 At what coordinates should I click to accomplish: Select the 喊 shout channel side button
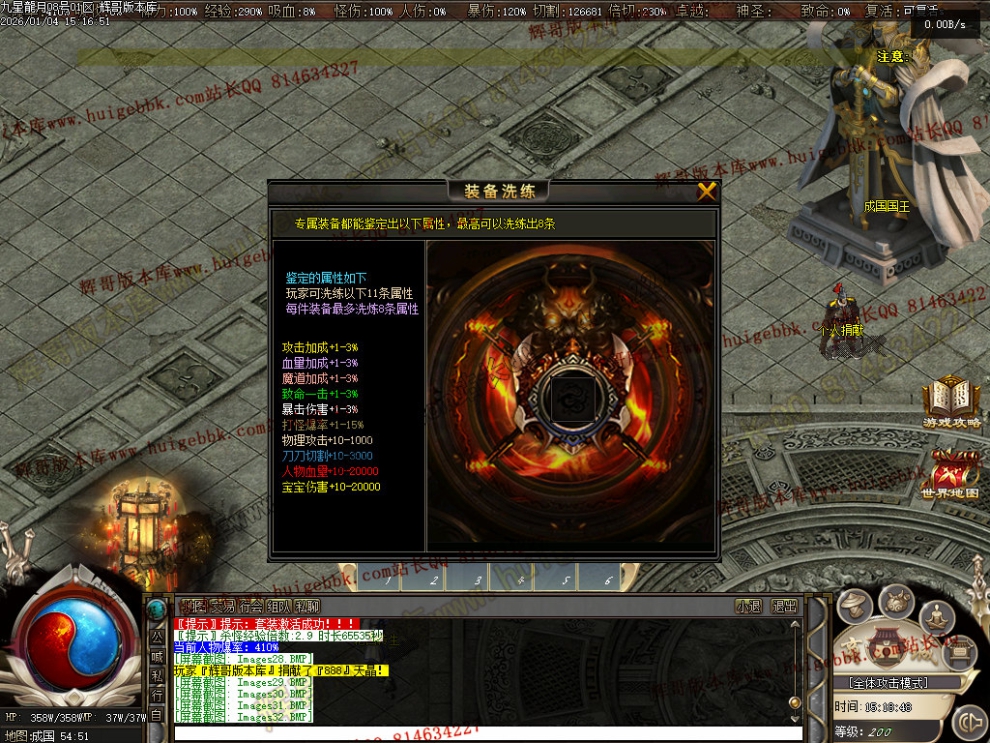[x=157, y=656]
